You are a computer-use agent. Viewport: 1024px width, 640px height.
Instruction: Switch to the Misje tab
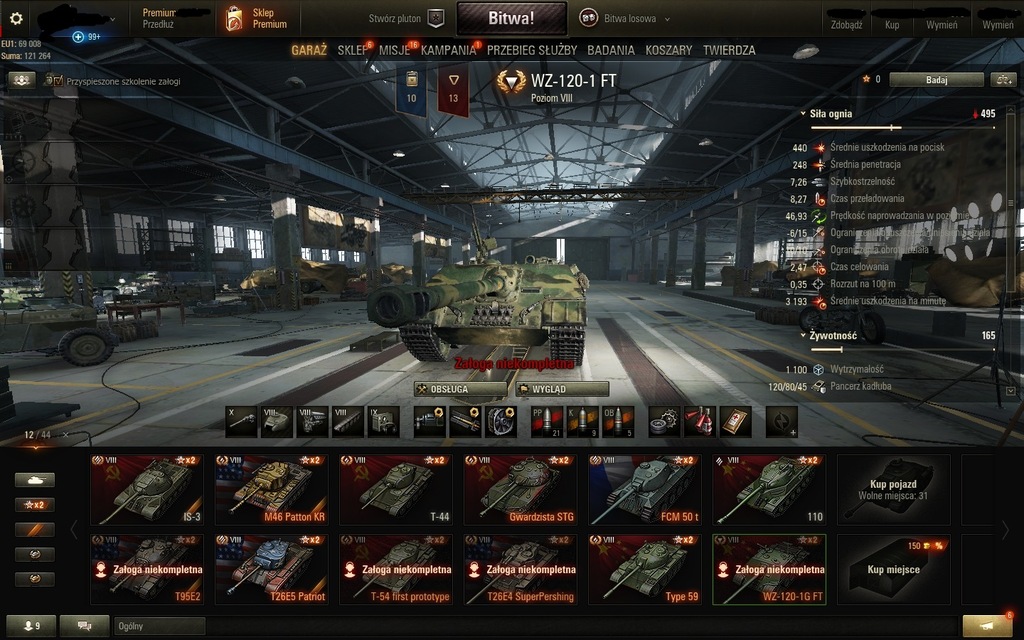click(x=394, y=50)
